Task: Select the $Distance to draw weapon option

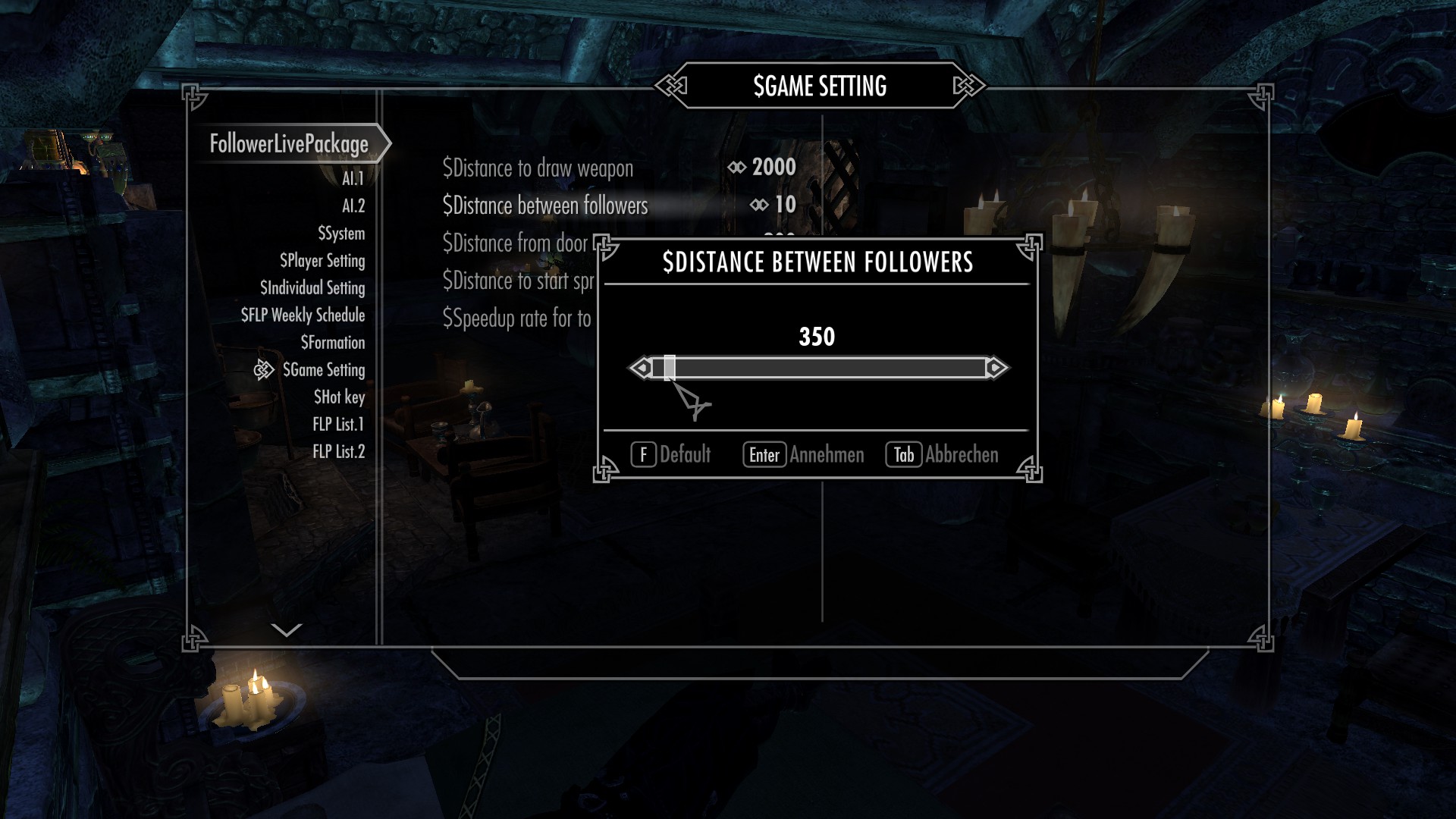Action: point(538,168)
